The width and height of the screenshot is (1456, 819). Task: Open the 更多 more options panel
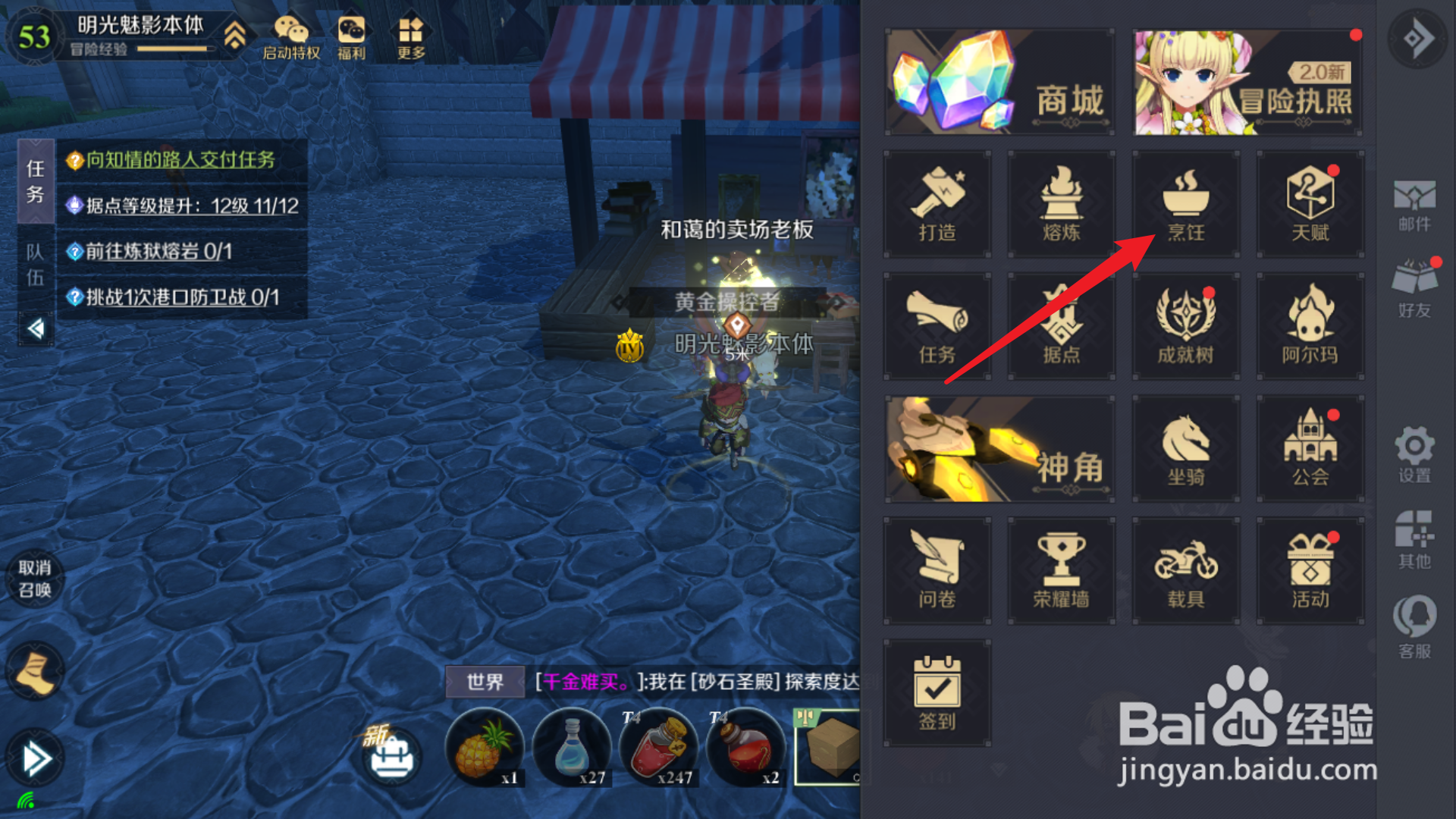410,34
